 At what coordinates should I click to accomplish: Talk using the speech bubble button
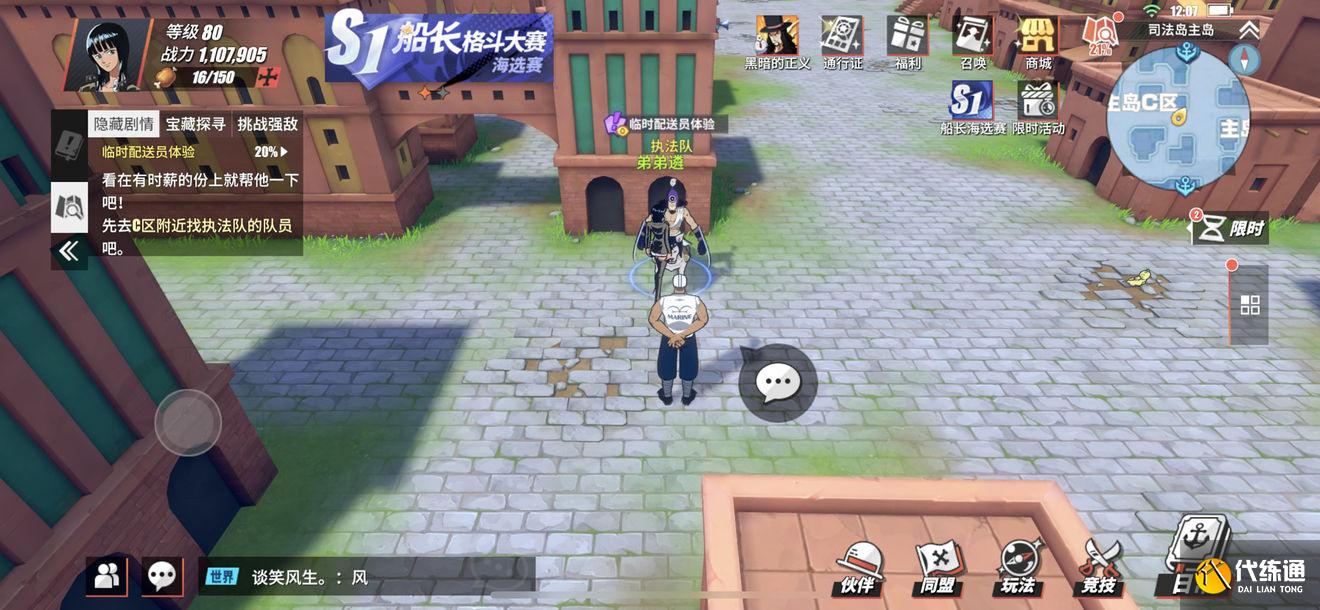click(x=777, y=382)
